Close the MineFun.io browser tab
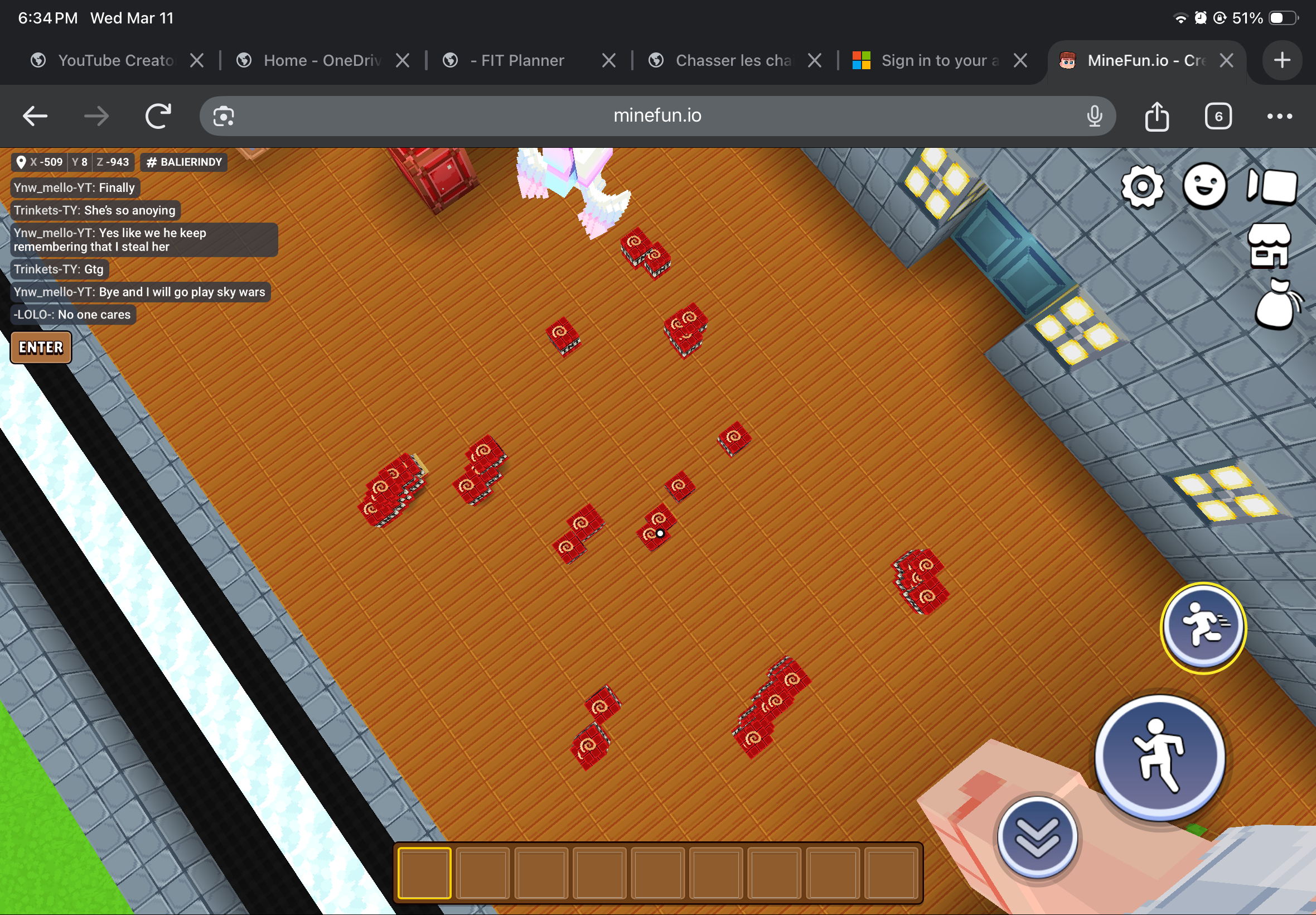Viewport: 1316px width, 915px height. pyautogui.click(x=1226, y=60)
